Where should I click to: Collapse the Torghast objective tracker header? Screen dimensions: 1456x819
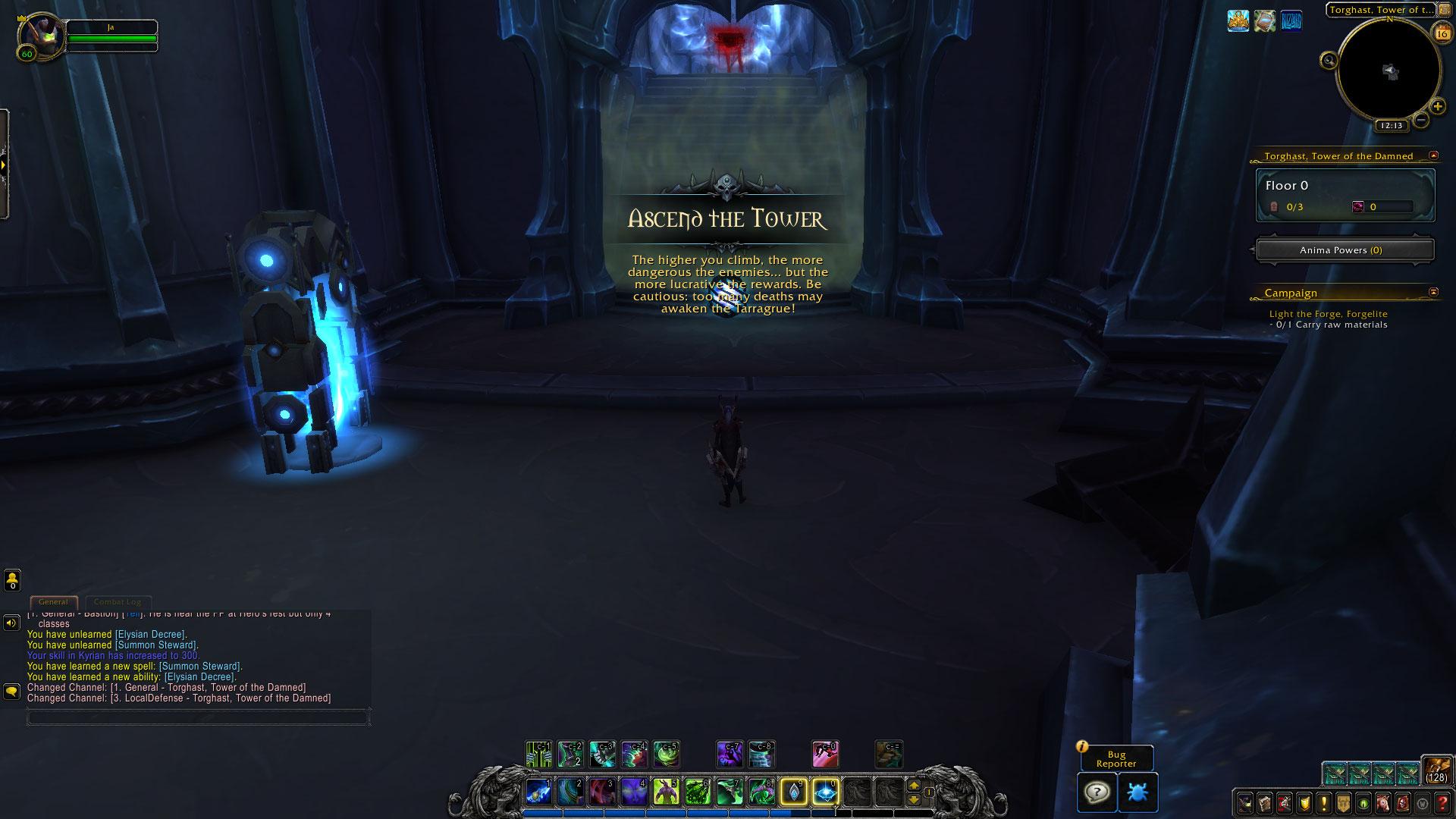point(1433,155)
